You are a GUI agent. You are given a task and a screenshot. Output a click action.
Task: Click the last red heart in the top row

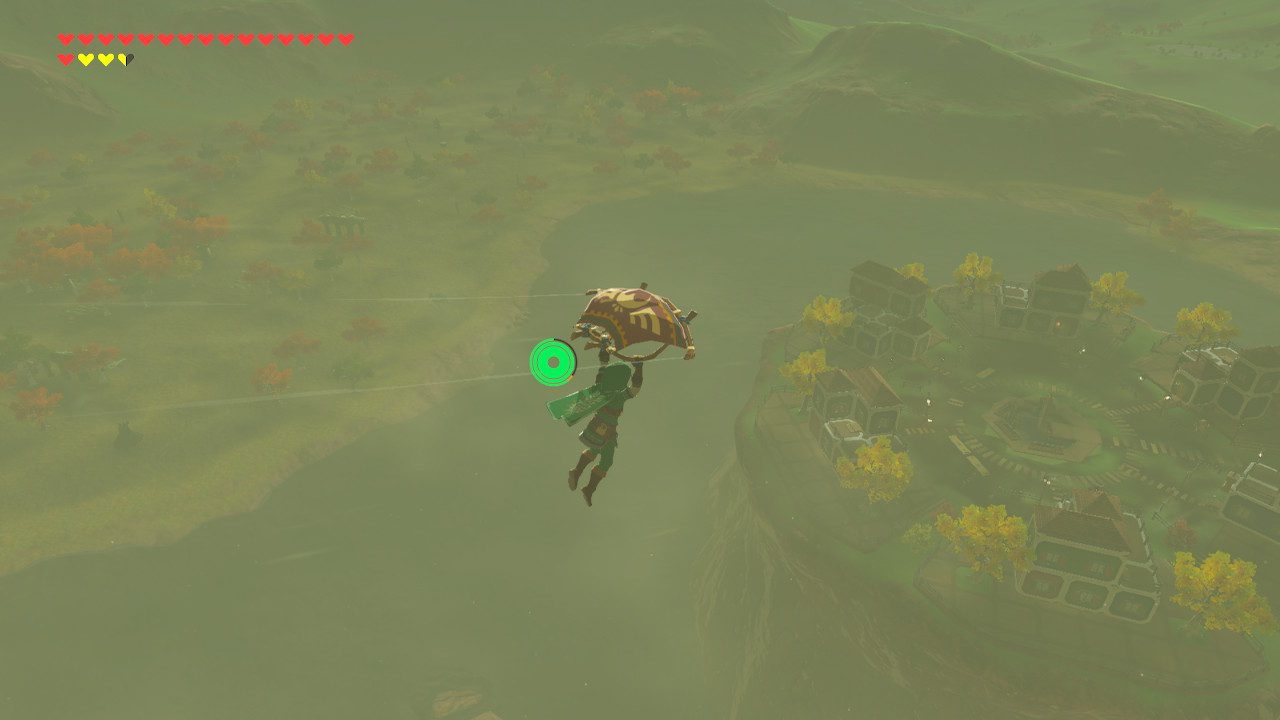point(346,38)
